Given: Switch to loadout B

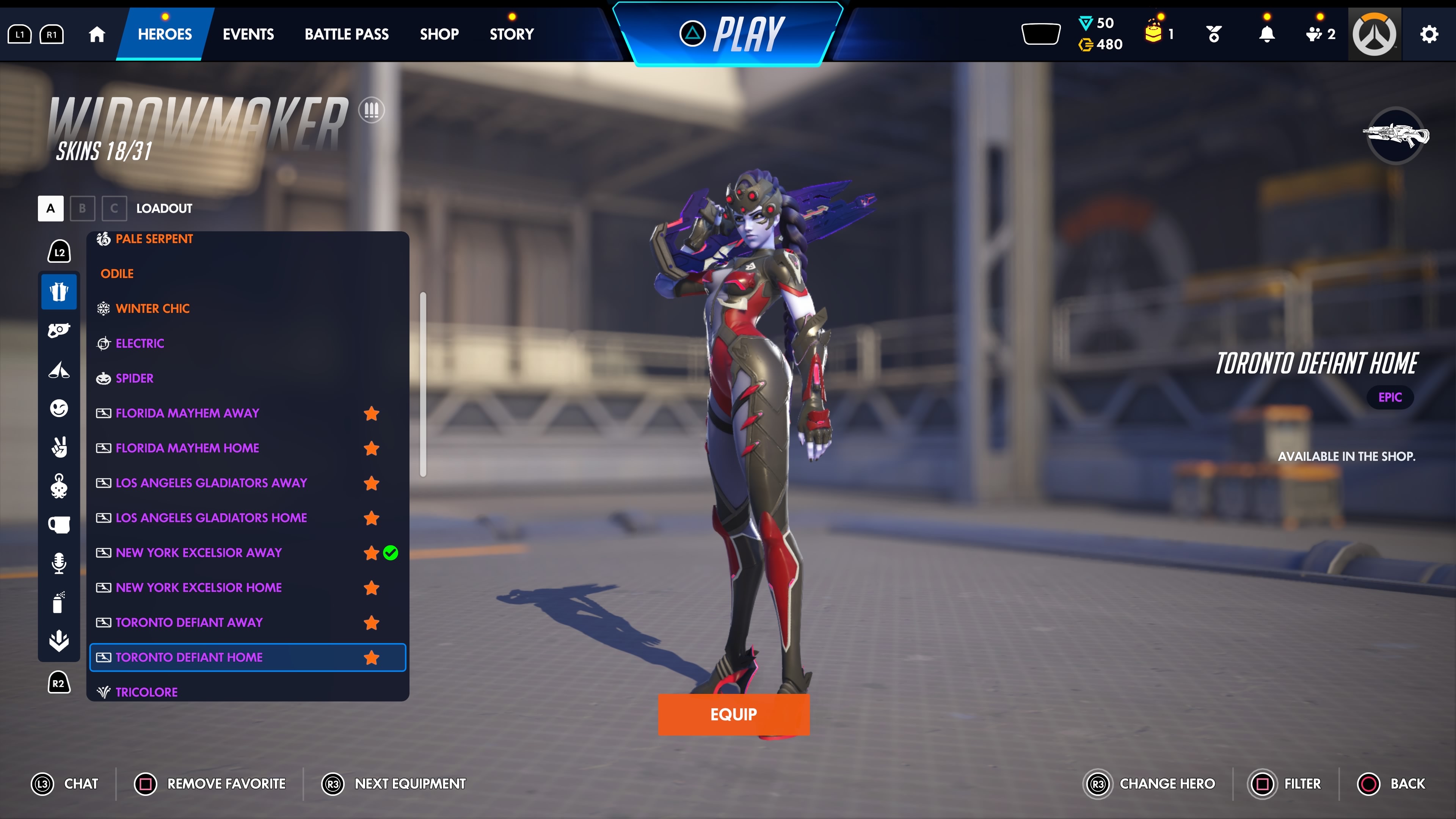Looking at the screenshot, I should pyautogui.click(x=83, y=209).
